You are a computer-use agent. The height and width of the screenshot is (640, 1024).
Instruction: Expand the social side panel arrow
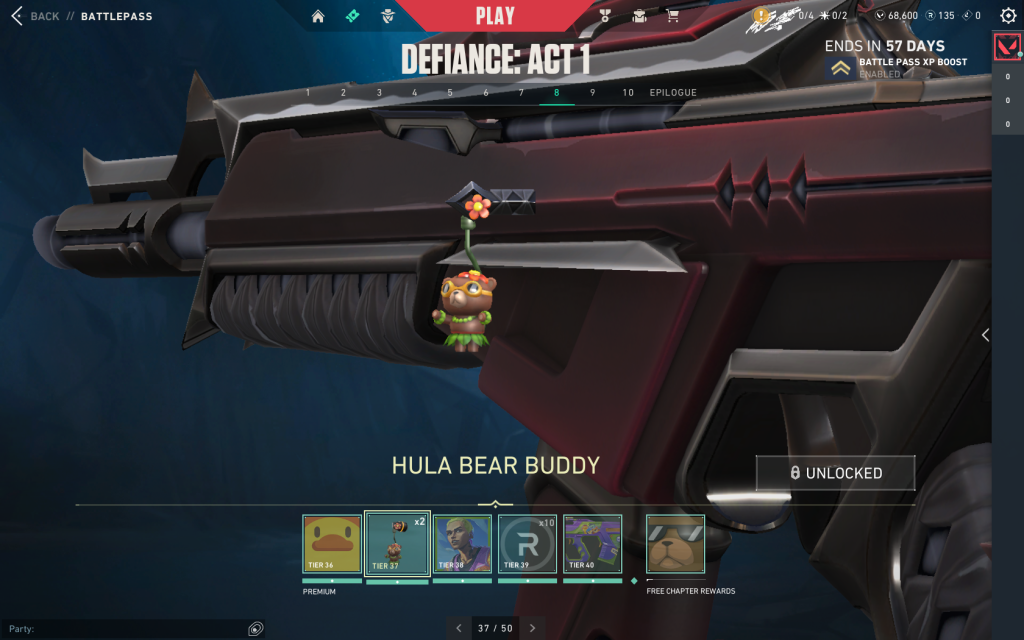(x=985, y=335)
